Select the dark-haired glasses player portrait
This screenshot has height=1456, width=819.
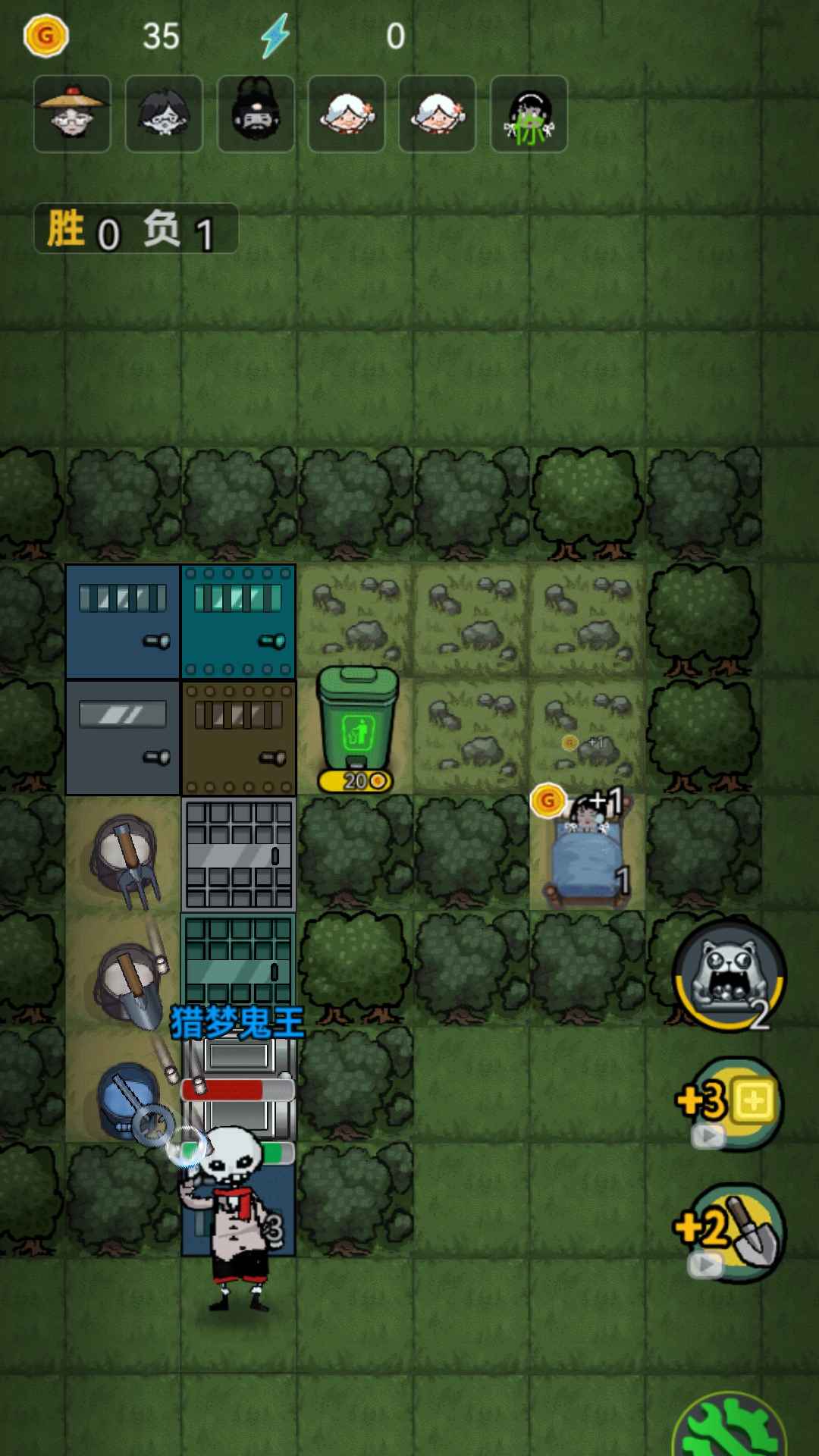pos(164,115)
